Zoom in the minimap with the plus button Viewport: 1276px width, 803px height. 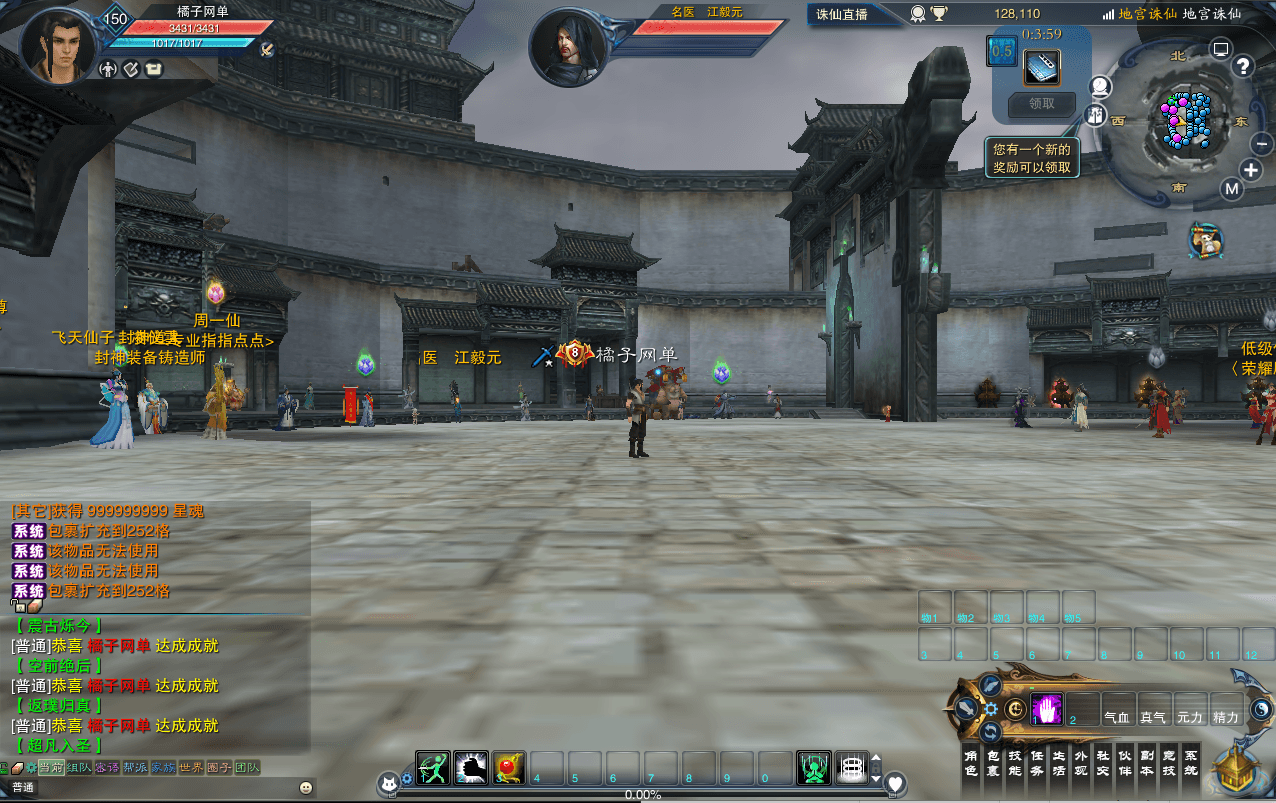pyautogui.click(x=1250, y=169)
